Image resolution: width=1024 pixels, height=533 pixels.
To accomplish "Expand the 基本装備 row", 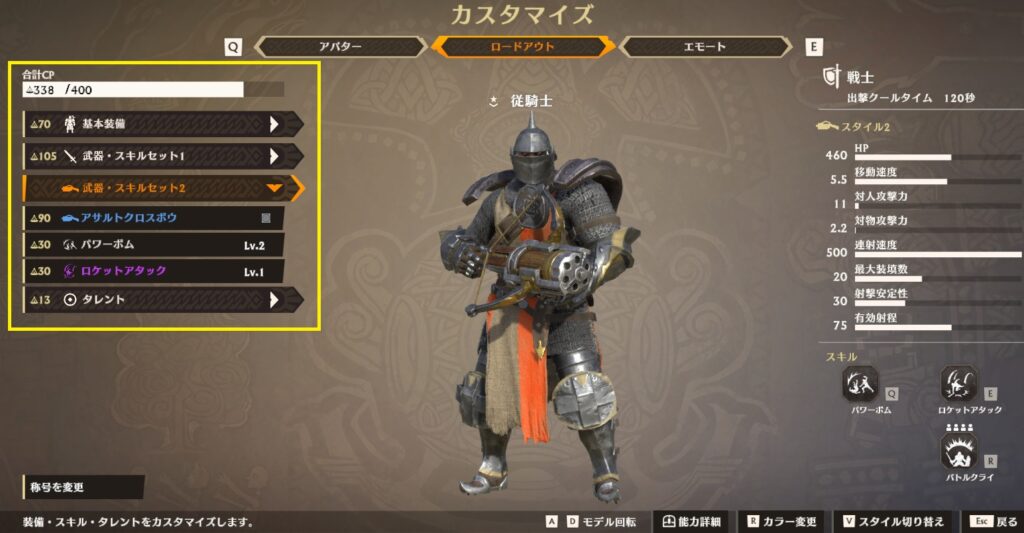I will coord(163,124).
